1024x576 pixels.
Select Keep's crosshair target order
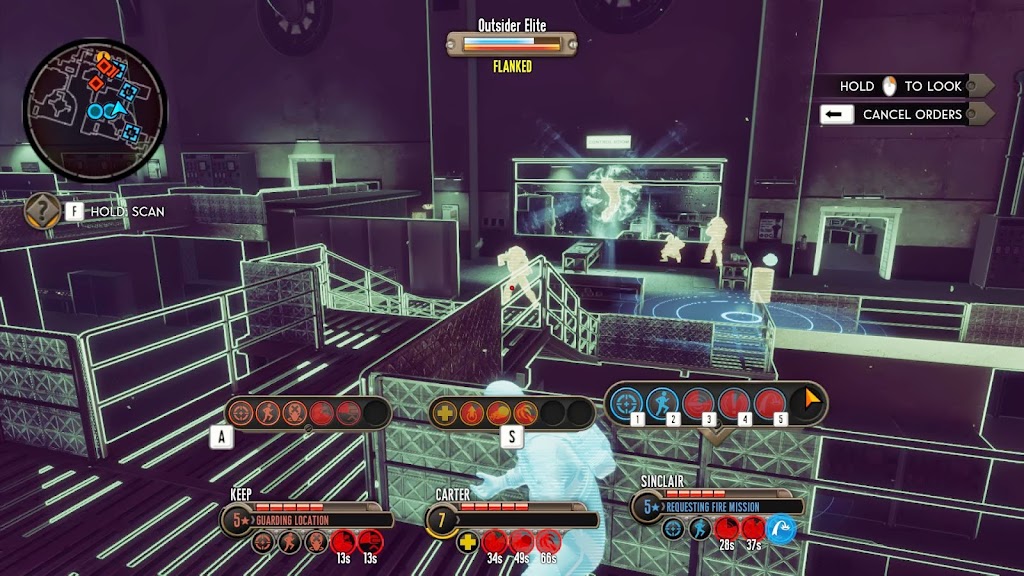241,412
